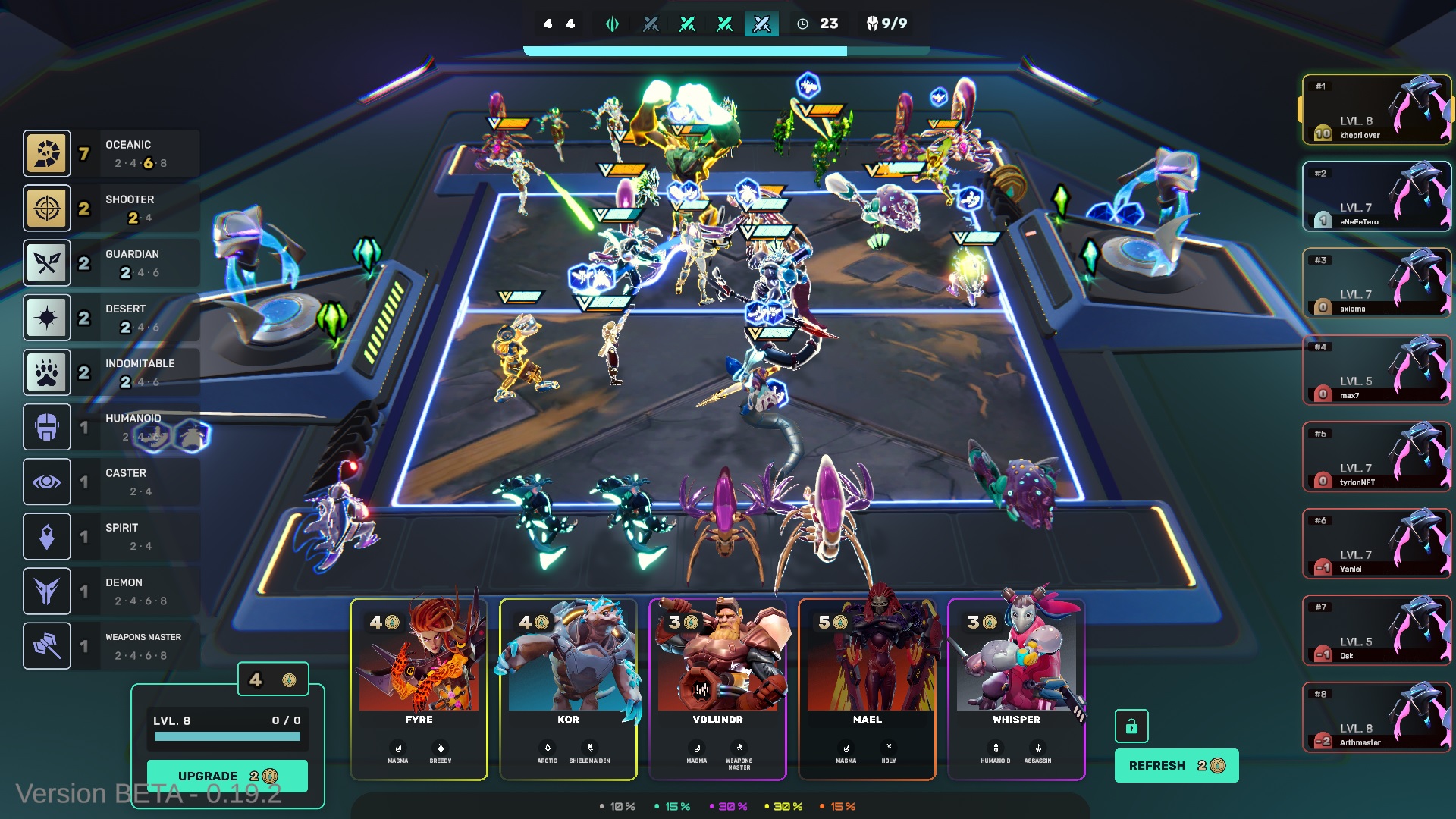The height and width of the screenshot is (819, 1456).
Task: Select tyrionNFT in the leaderboard
Action: coord(1376,457)
